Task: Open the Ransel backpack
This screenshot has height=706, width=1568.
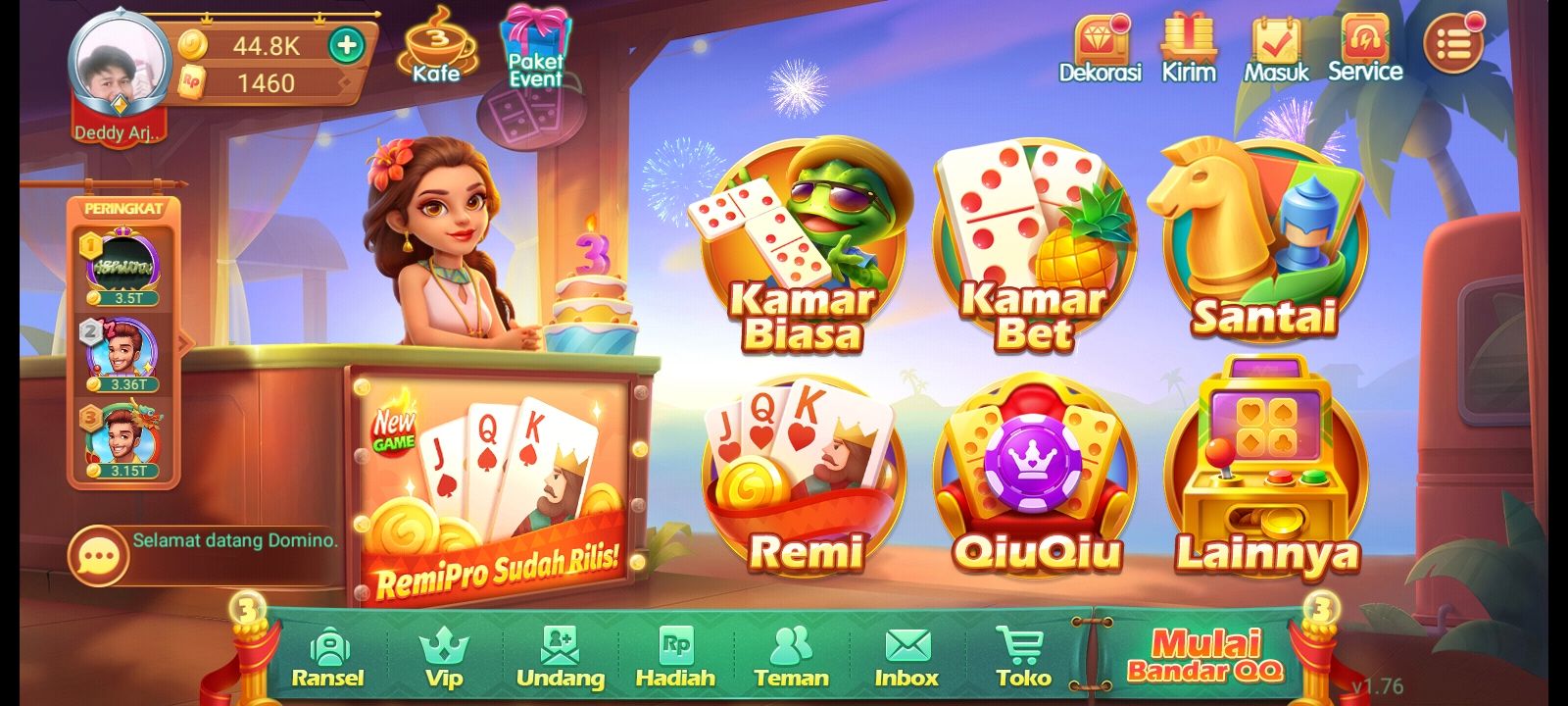Action: [330, 647]
